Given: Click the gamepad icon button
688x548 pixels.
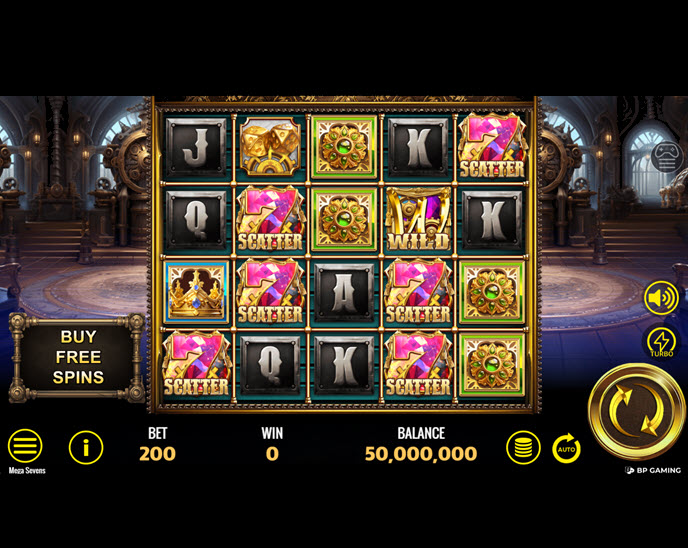Looking at the screenshot, I should coord(667,157).
